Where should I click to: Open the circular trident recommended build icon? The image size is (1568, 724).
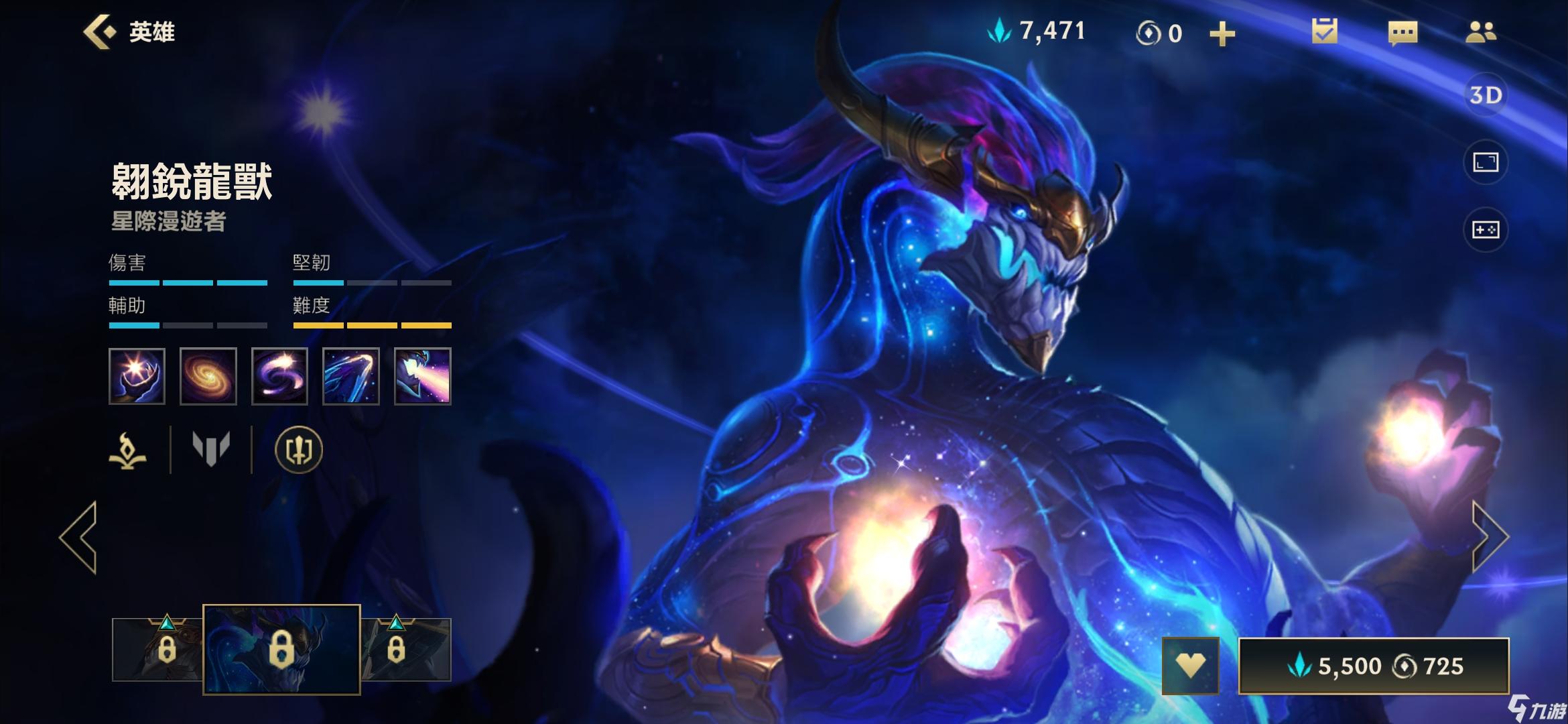pos(299,450)
